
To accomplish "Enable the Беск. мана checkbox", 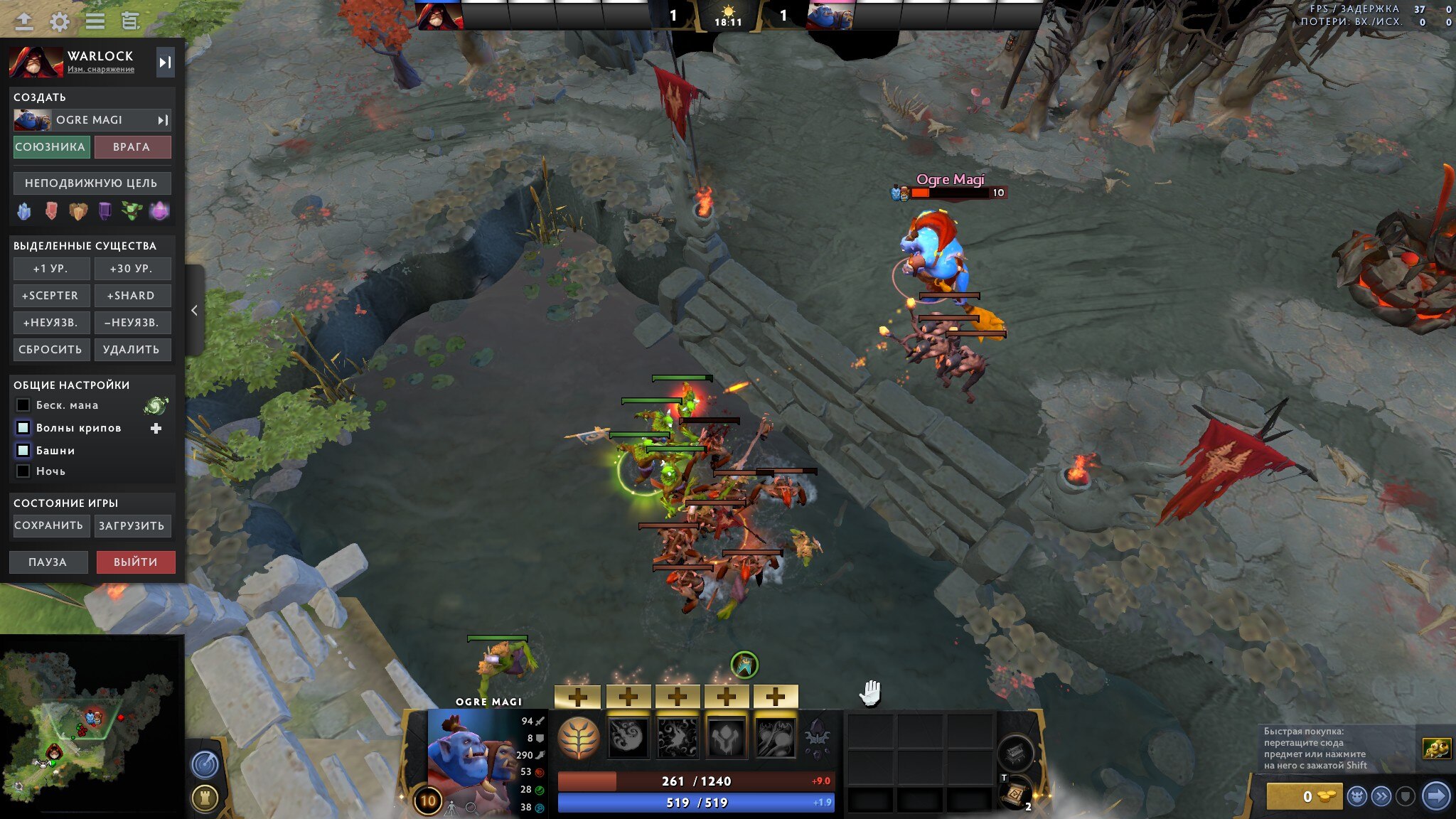I will click(21, 405).
